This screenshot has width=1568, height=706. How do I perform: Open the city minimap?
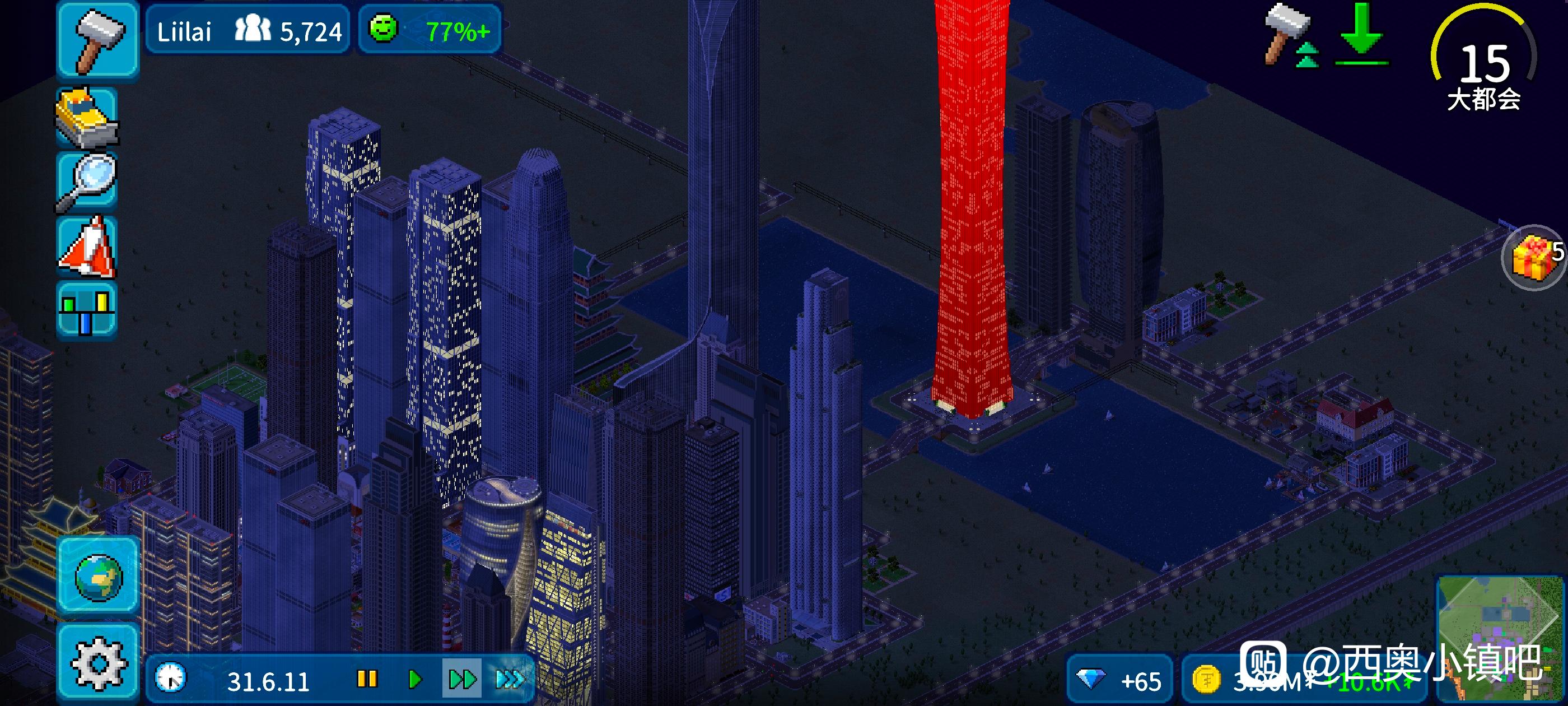point(1500,637)
